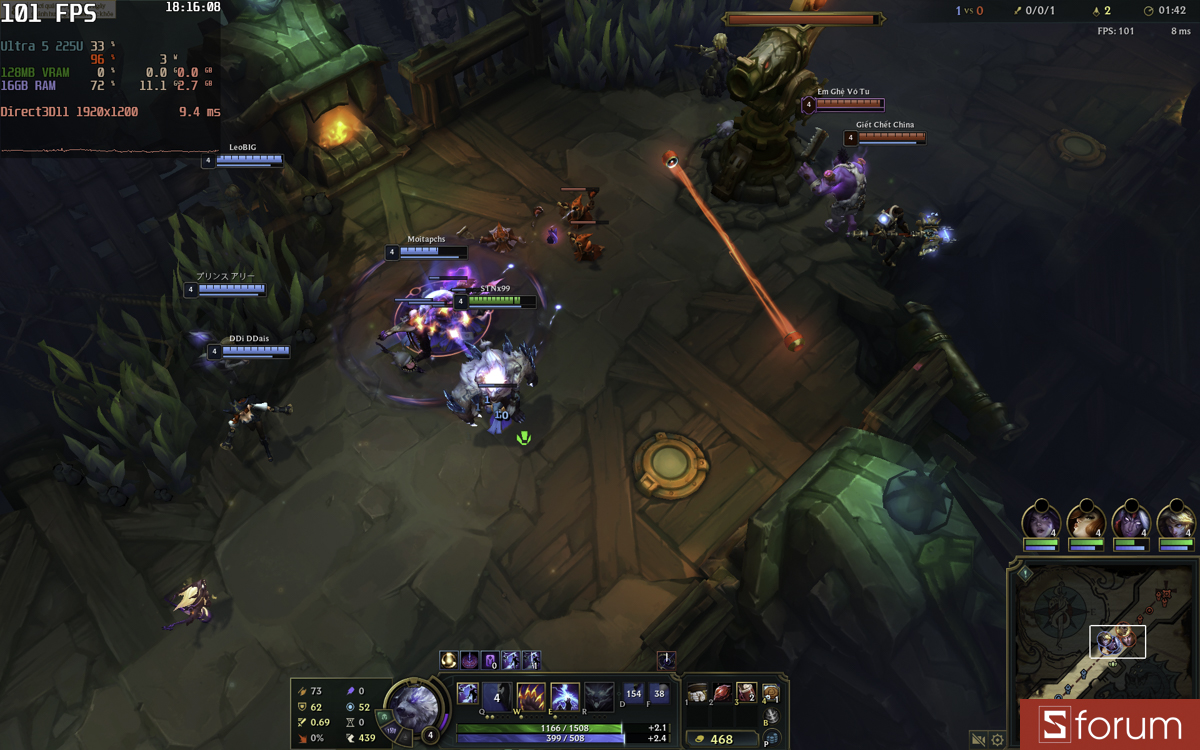1200x750 pixels.
Task: Use the trinket in slot 4
Action: click(x=771, y=692)
